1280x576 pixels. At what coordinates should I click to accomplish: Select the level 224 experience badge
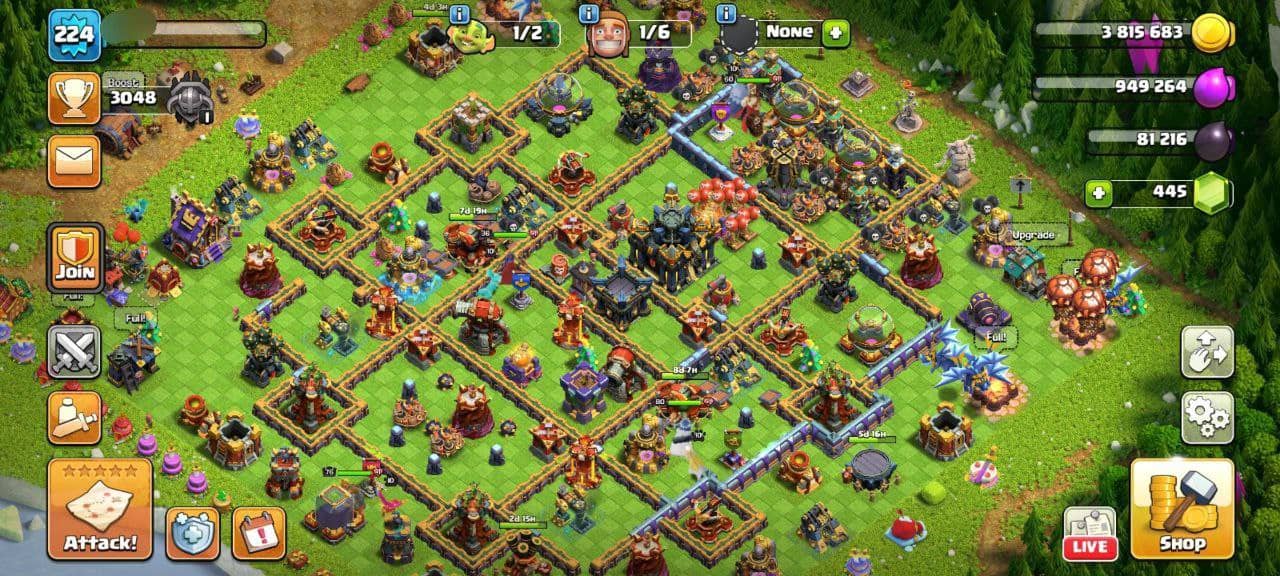[x=75, y=35]
